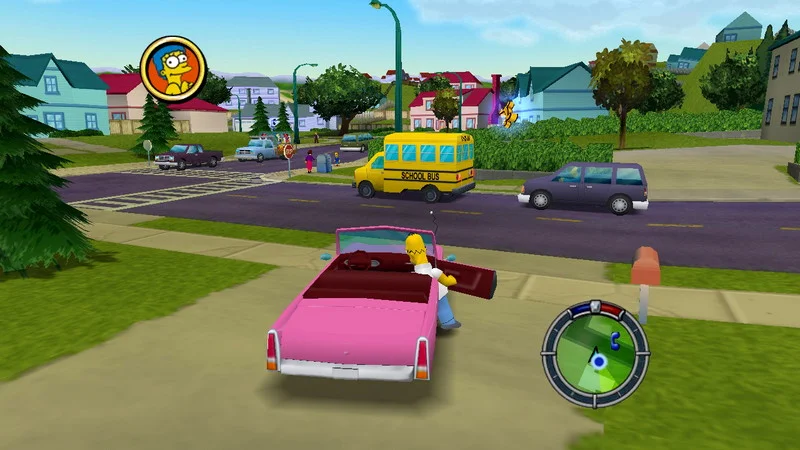This screenshot has height=450, width=800.
Task: Open the circular radar minimap
Action: 595,353
